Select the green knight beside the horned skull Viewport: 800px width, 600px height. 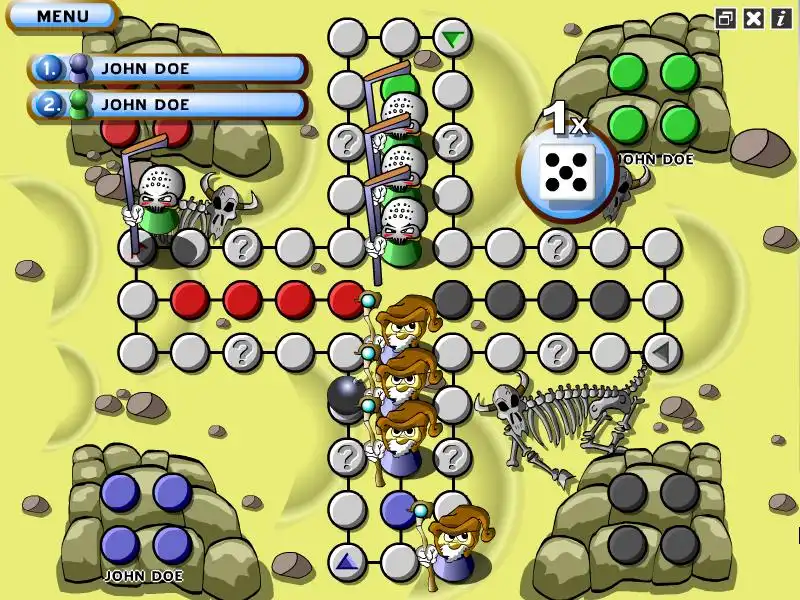coord(156,203)
